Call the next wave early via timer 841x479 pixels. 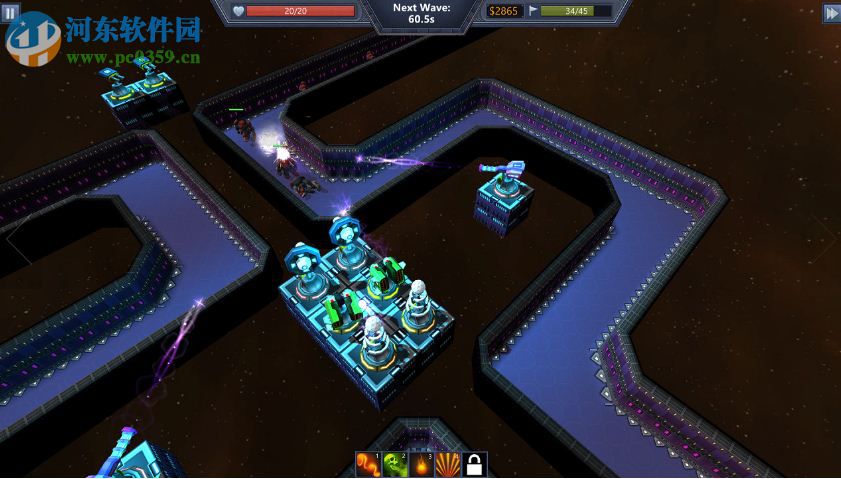tap(421, 13)
